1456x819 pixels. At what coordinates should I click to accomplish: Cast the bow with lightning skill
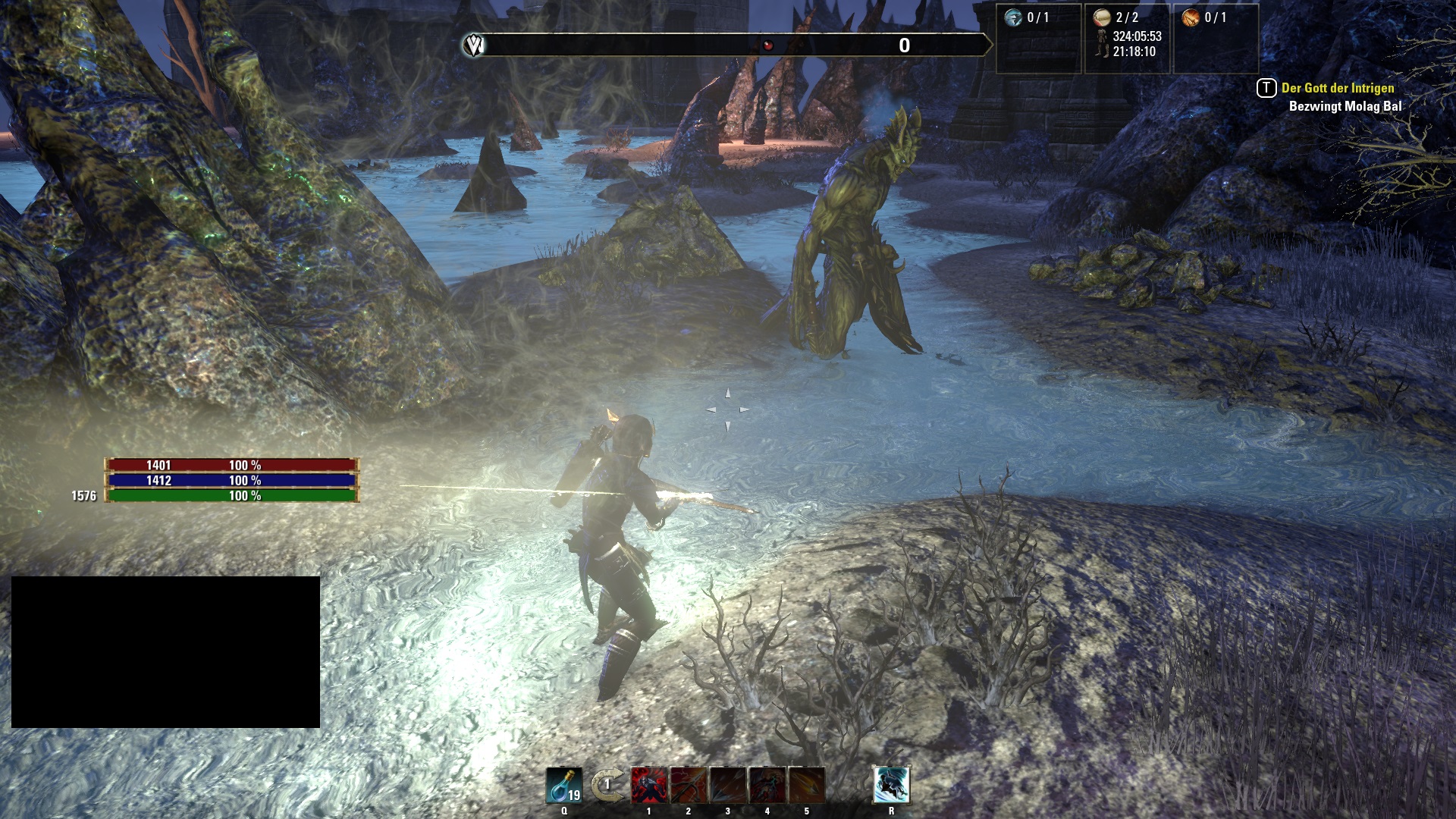pyautogui.click(x=689, y=786)
